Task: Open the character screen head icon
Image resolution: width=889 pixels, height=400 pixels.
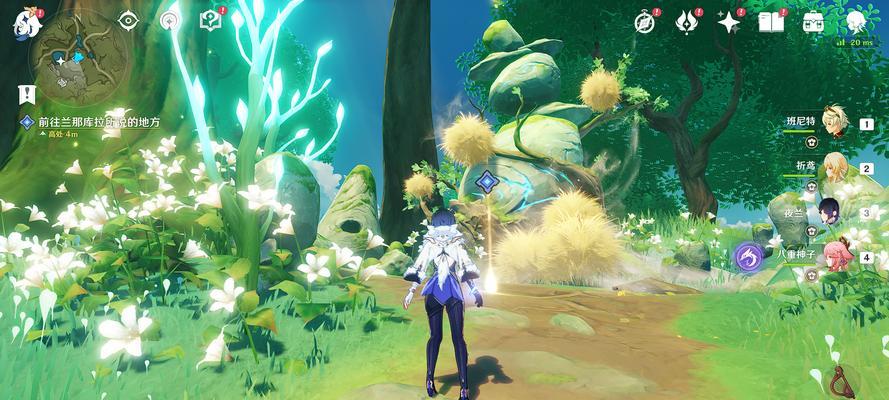Action: [855, 21]
